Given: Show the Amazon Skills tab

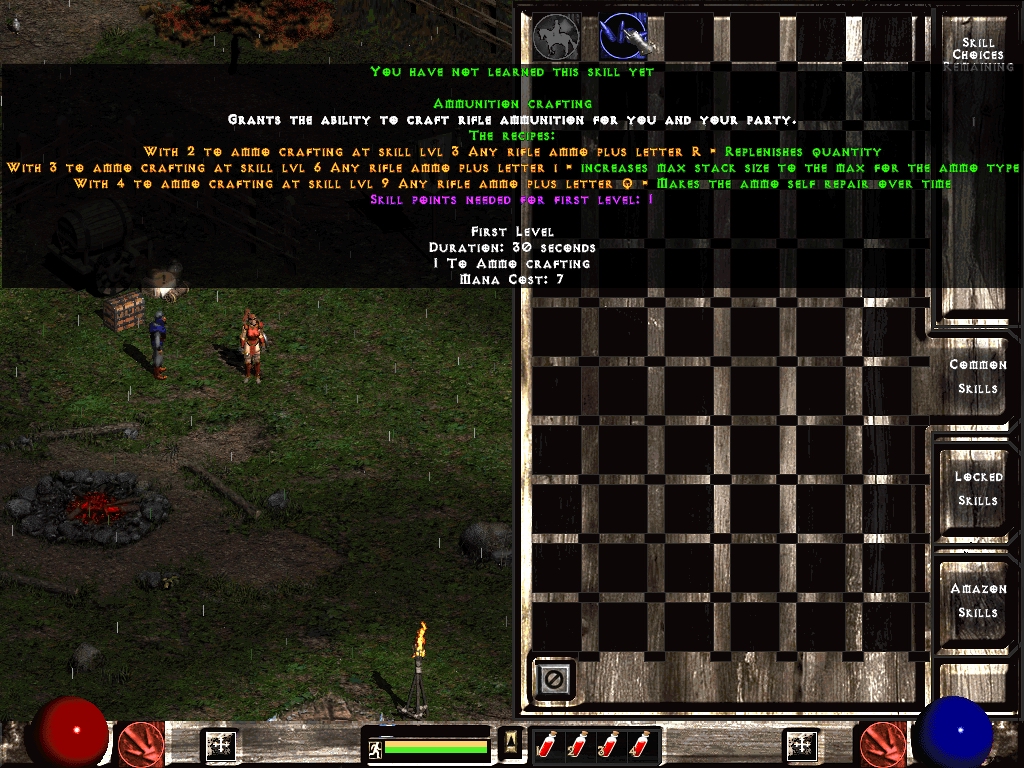Looking at the screenshot, I should point(977,600).
